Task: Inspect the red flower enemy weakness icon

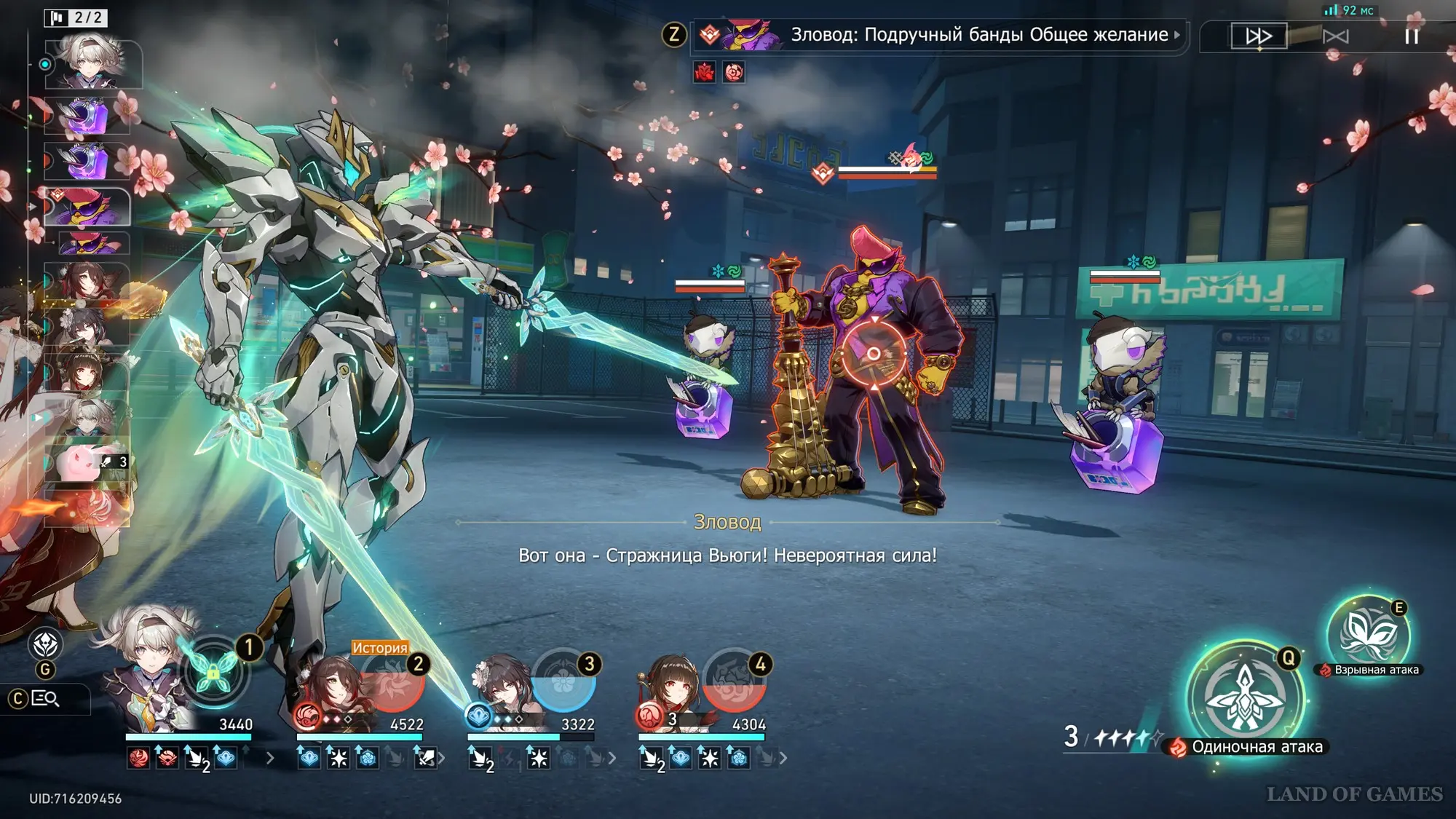Action: [x=705, y=72]
